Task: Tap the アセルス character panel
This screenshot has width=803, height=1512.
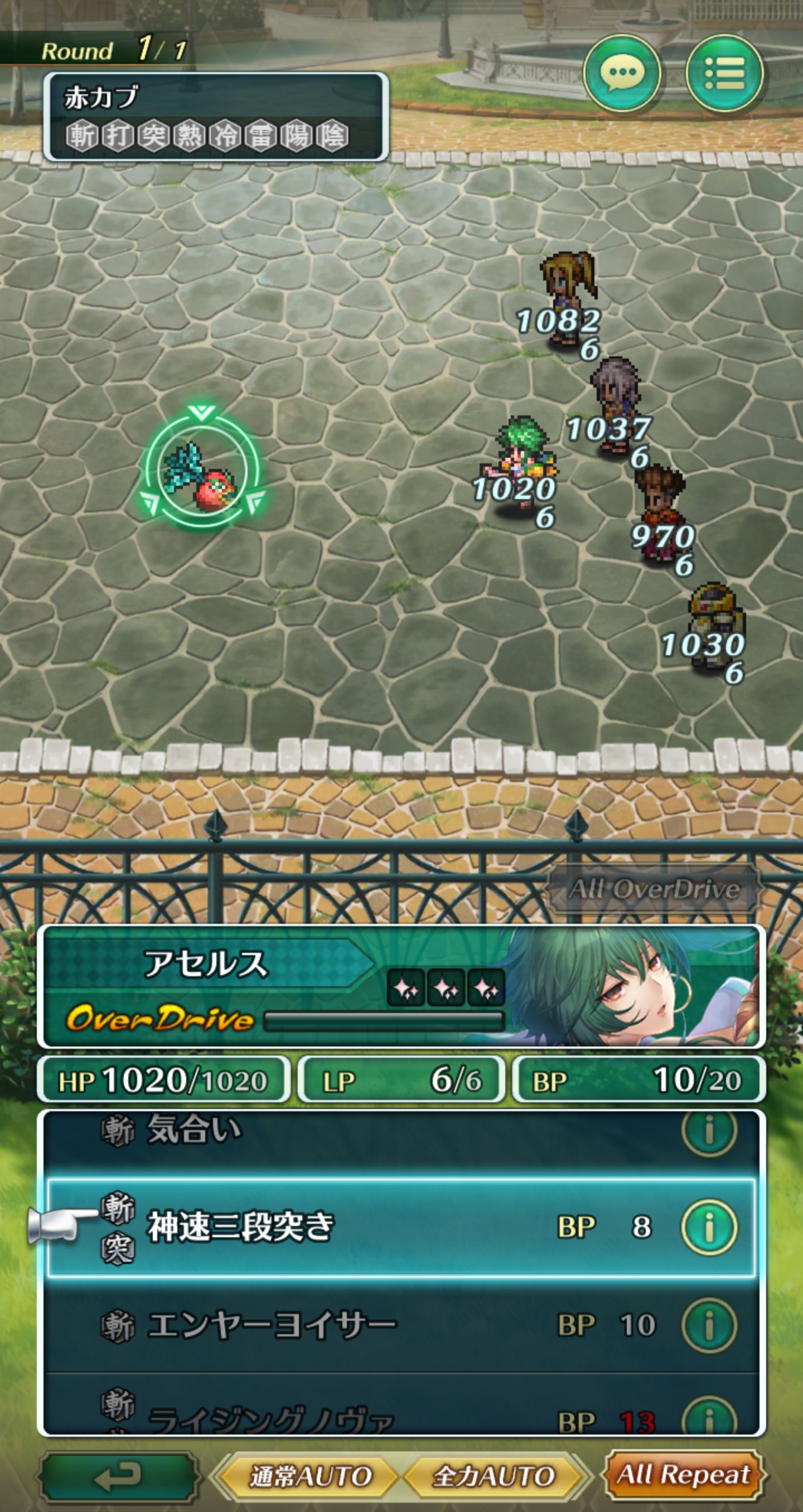Action: [401, 987]
